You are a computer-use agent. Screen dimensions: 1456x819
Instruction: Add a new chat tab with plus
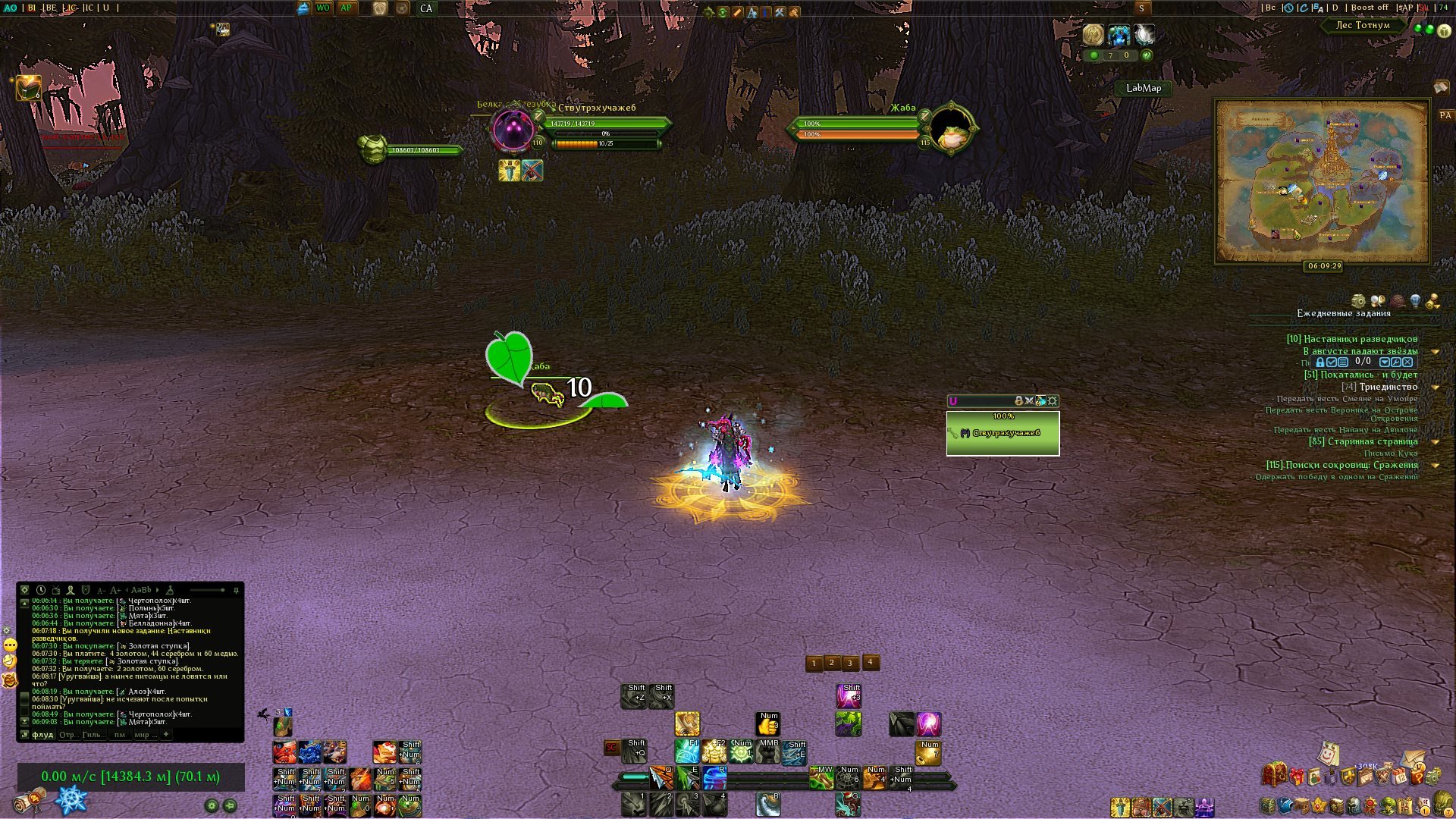click(x=166, y=734)
